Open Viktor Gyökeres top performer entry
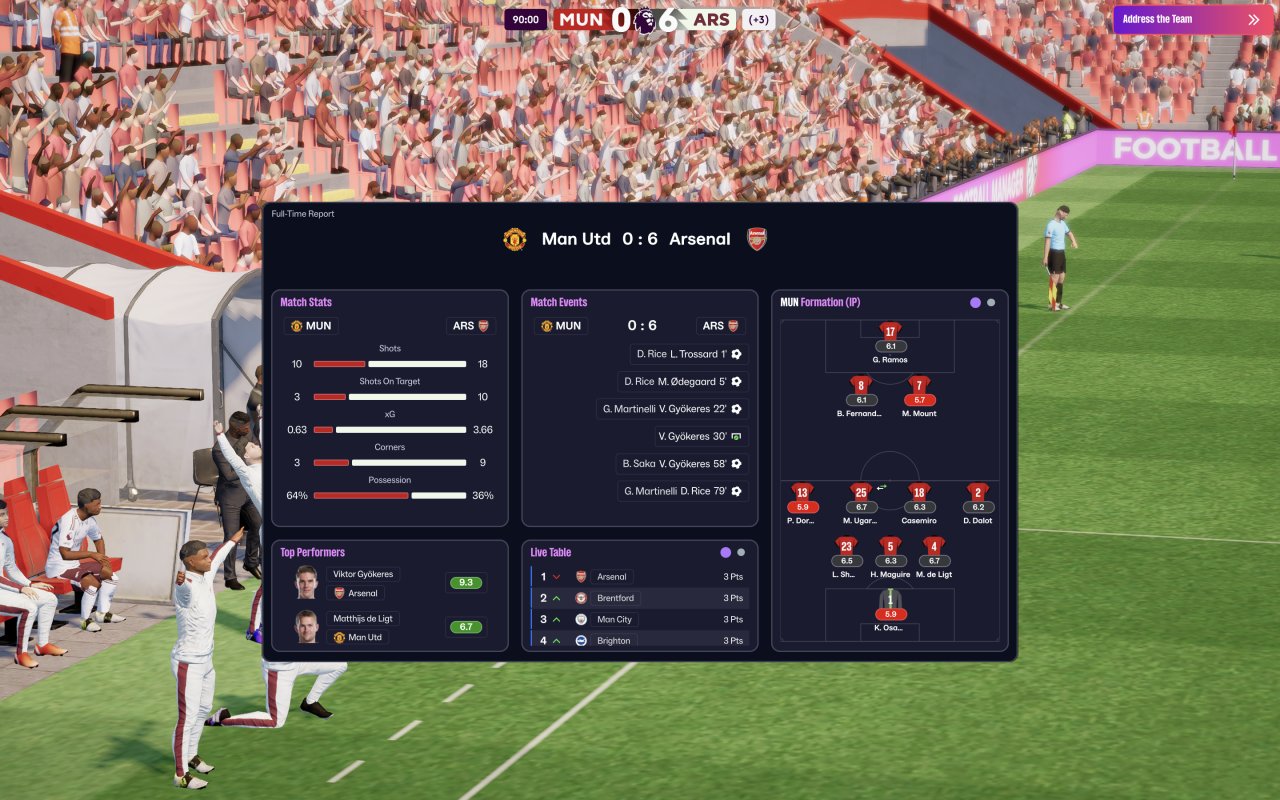1280x800 pixels. pos(363,575)
